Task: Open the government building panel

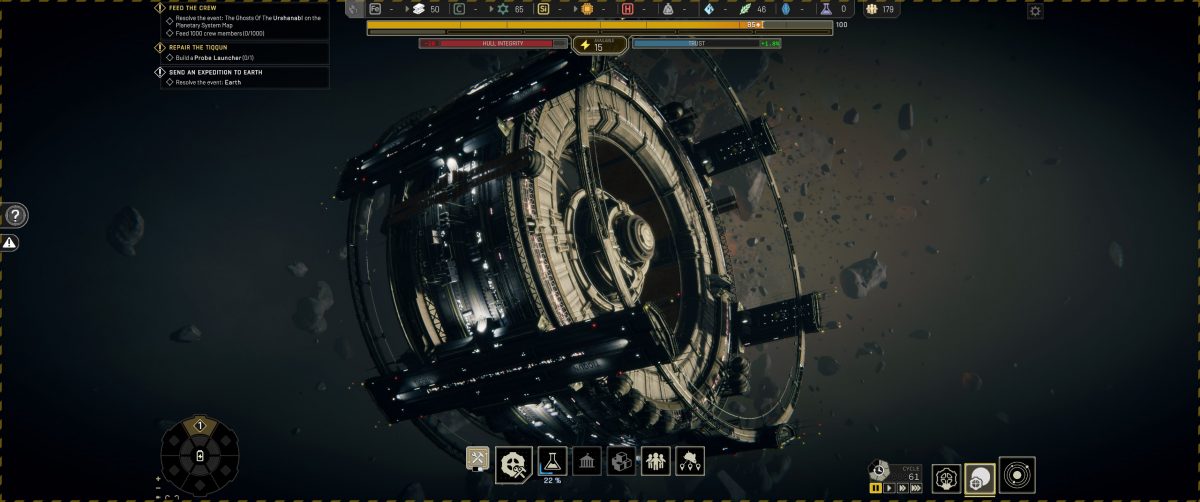Action: (x=587, y=461)
